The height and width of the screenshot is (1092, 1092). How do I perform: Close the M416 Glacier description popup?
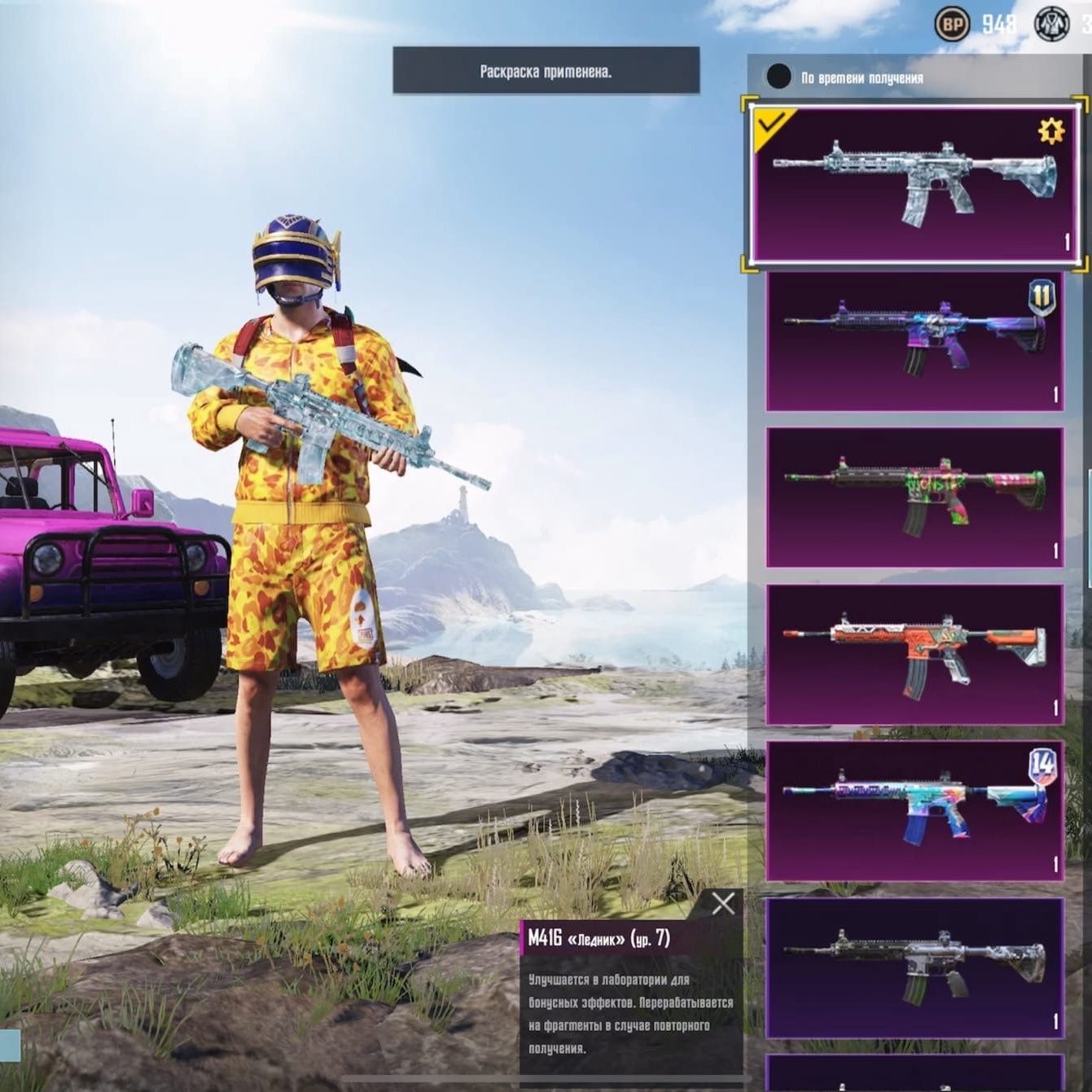point(722,903)
